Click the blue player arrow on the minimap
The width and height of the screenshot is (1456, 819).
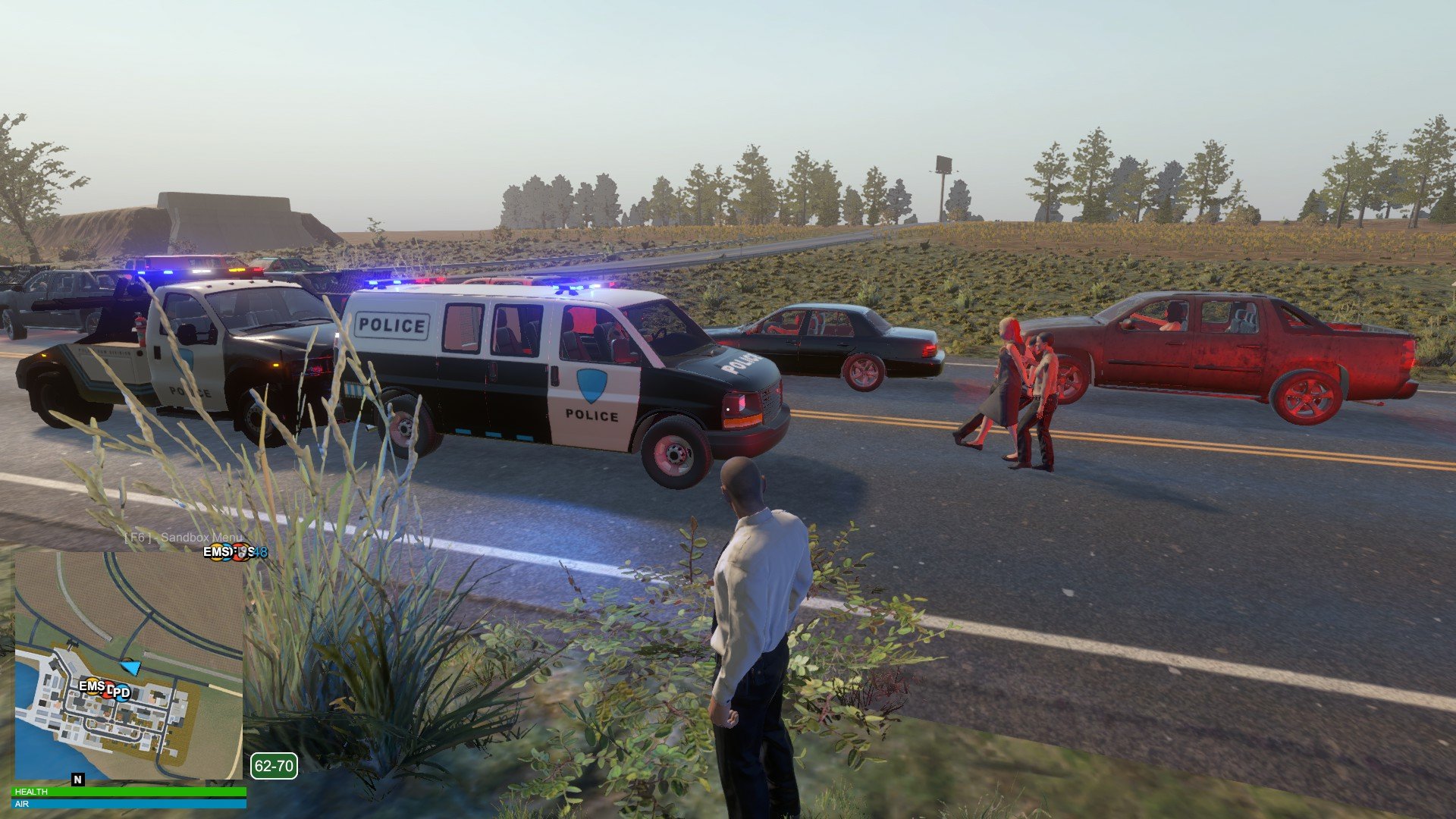click(x=131, y=667)
